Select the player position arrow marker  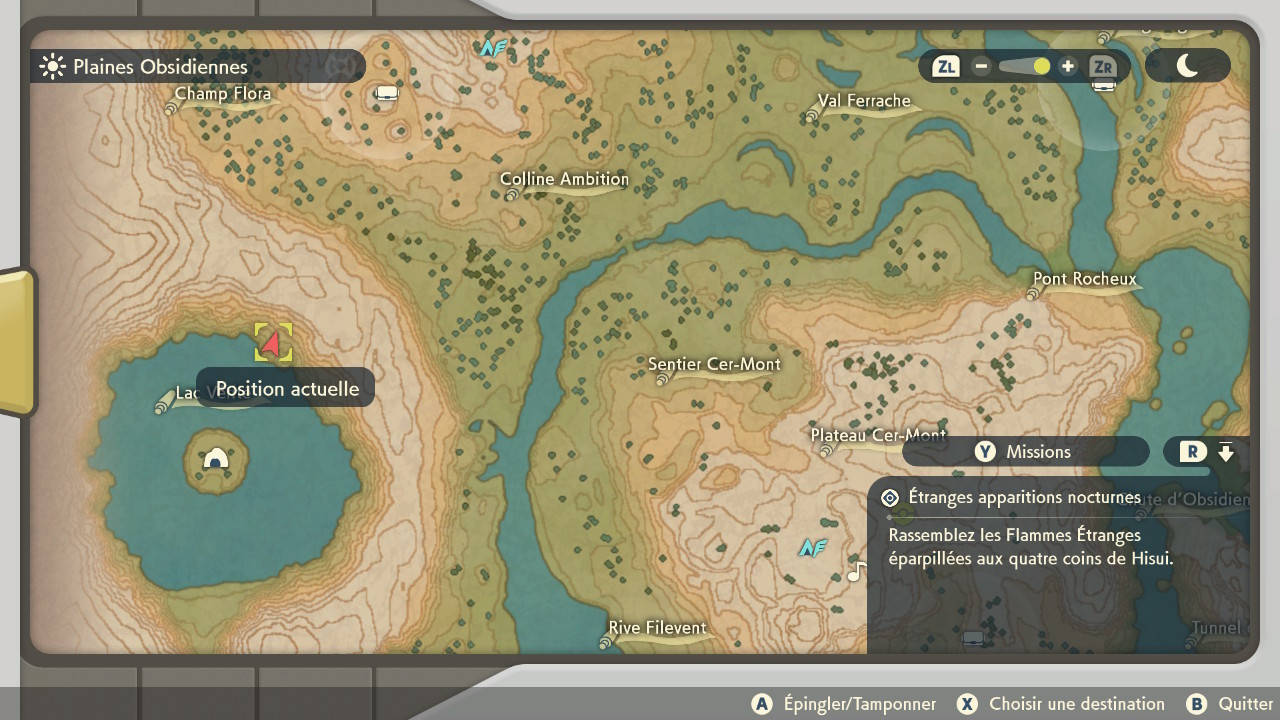(272, 341)
